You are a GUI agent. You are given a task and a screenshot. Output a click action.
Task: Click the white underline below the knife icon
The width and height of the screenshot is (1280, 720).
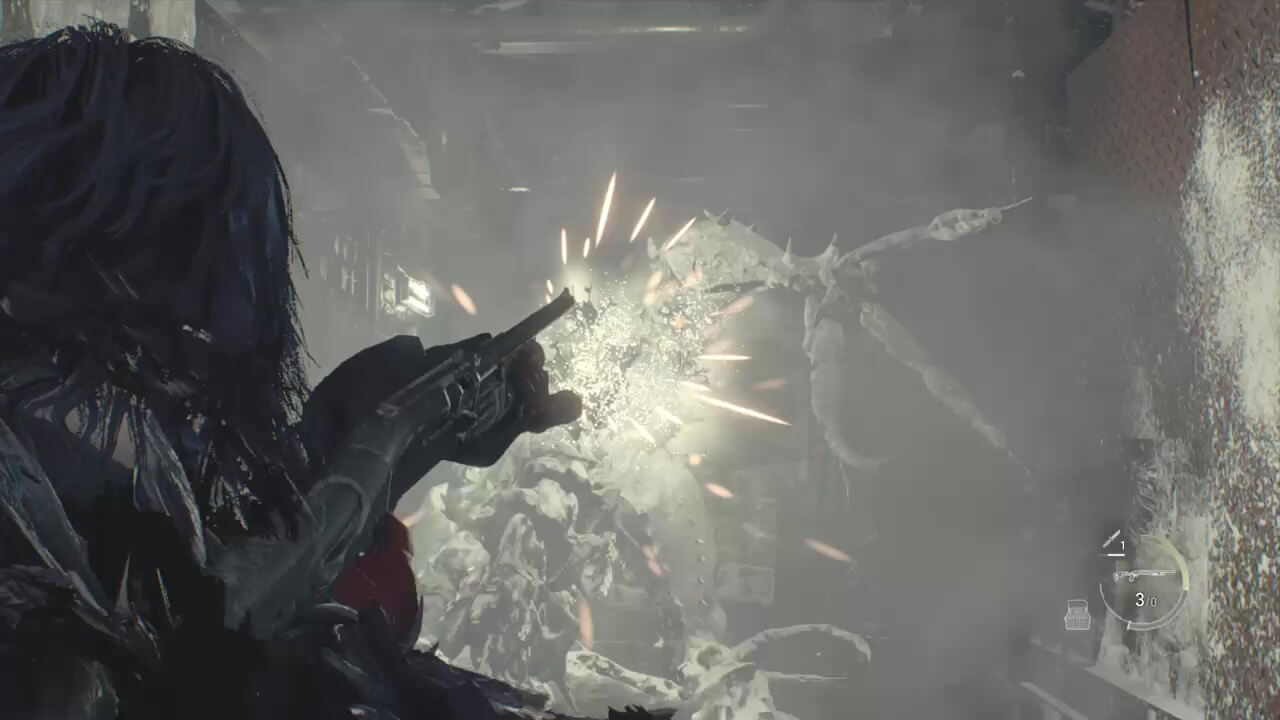point(1115,553)
